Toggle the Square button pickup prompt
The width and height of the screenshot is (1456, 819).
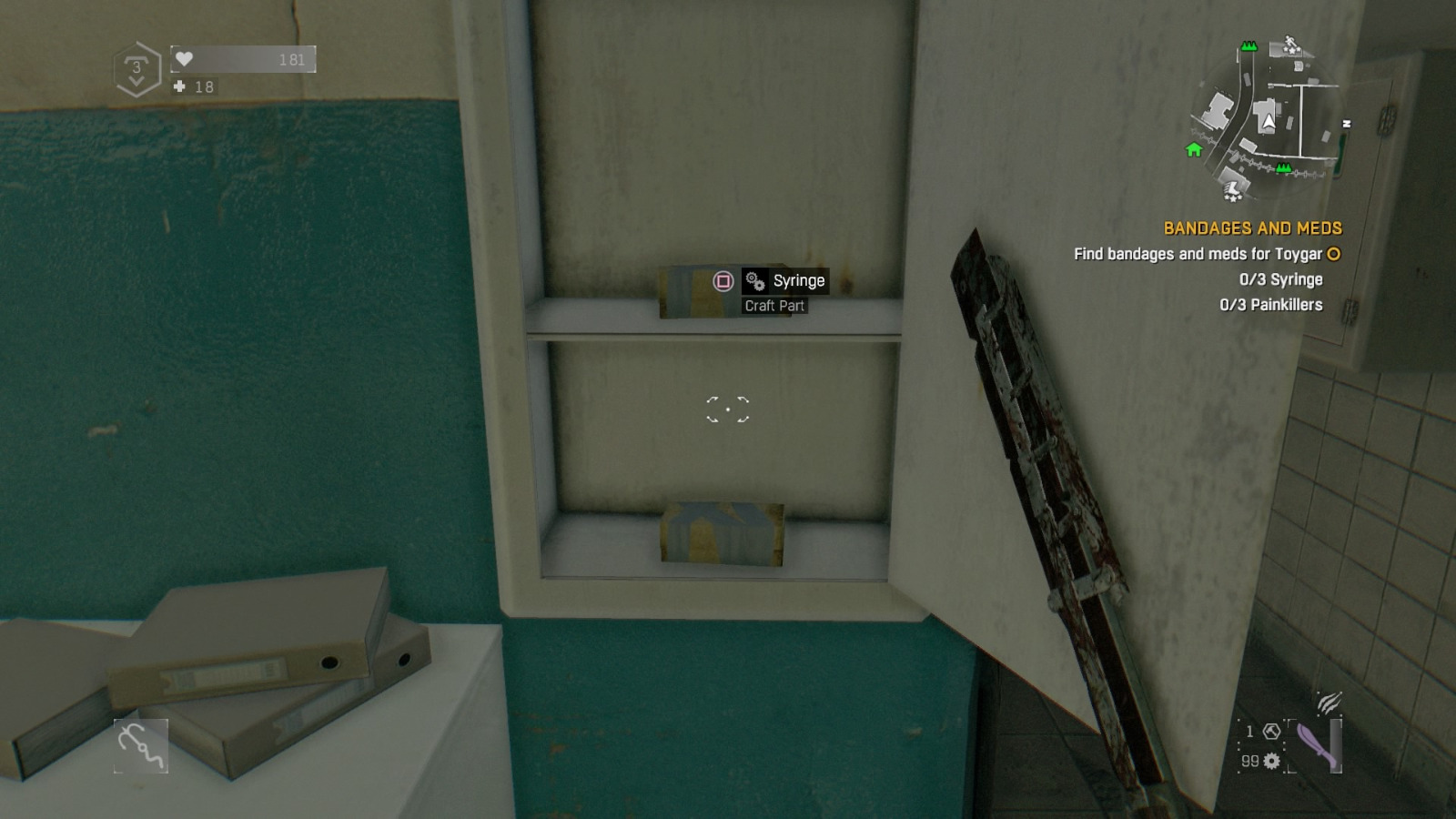722,281
